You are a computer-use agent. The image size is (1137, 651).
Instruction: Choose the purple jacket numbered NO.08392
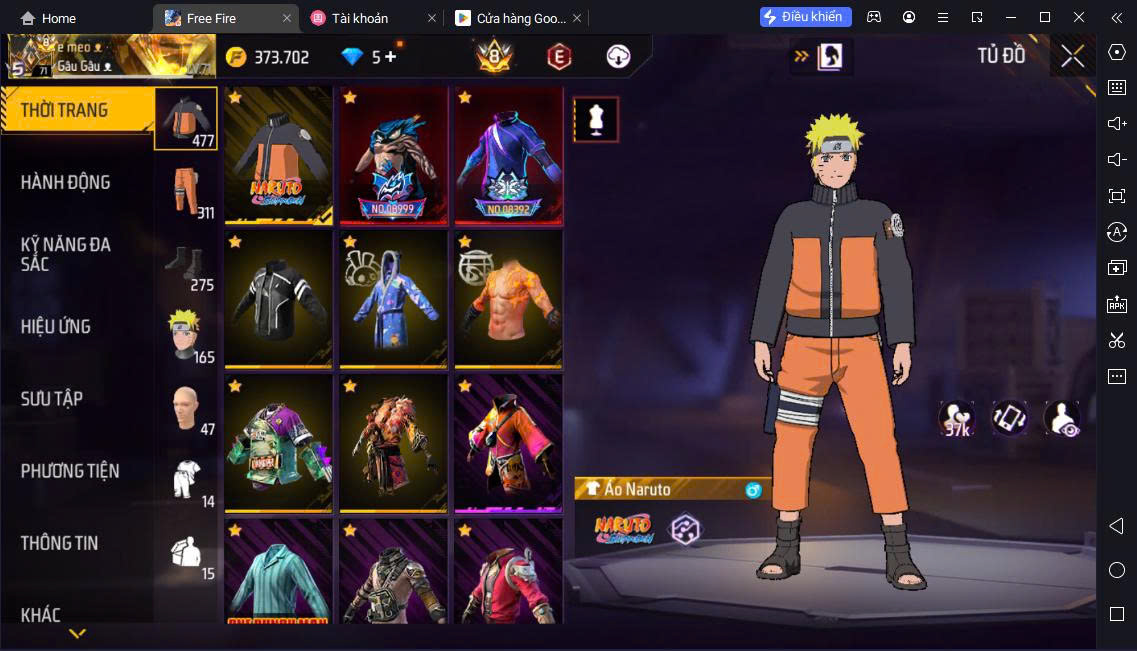pos(508,155)
